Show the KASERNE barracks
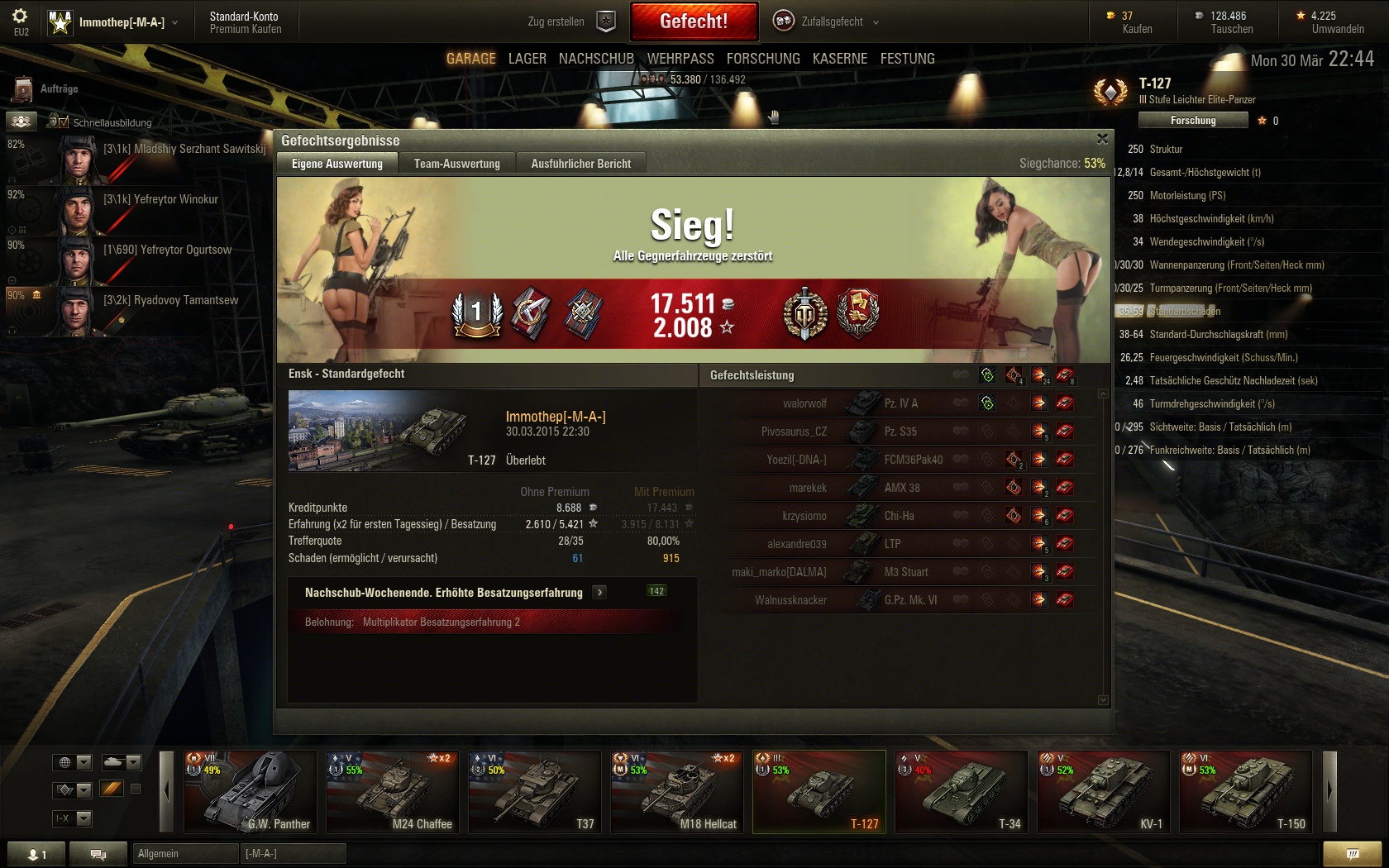The image size is (1389, 868). coord(840,59)
